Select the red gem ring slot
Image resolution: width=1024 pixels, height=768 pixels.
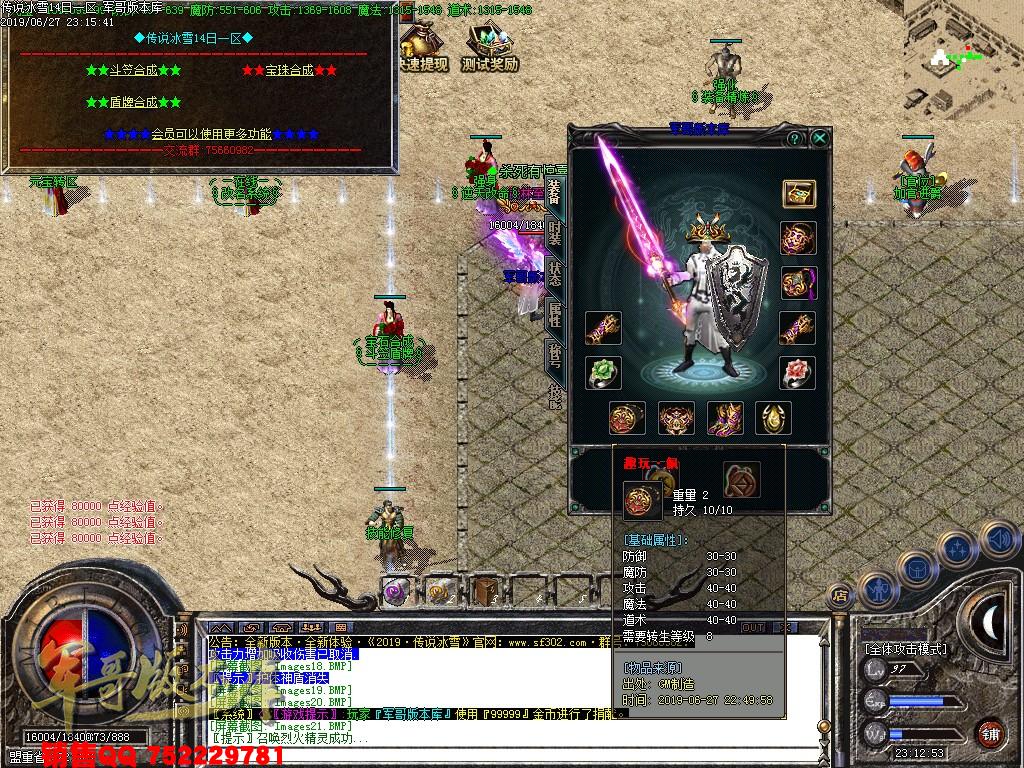(x=797, y=373)
